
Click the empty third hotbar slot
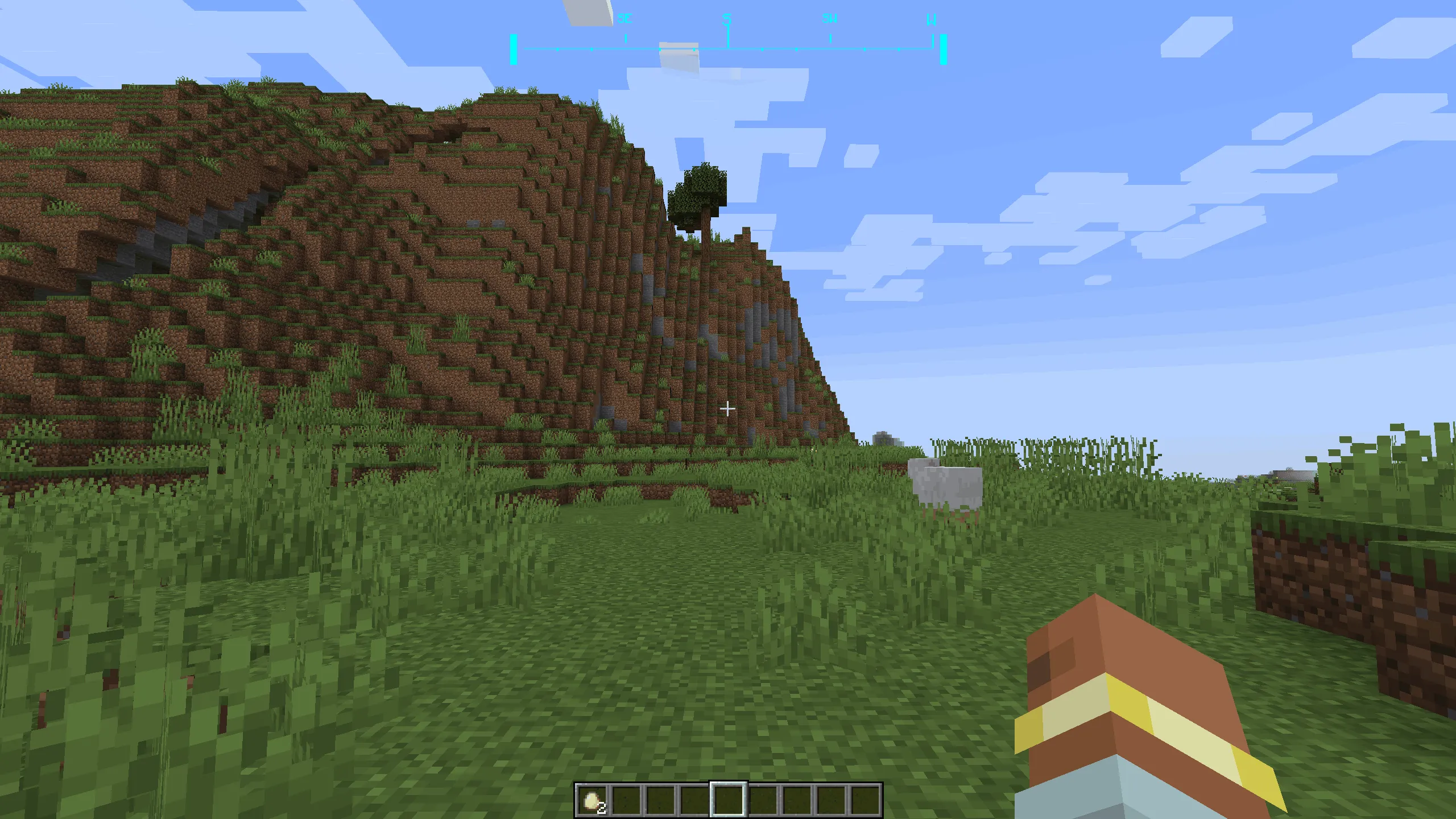(x=661, y=799)
